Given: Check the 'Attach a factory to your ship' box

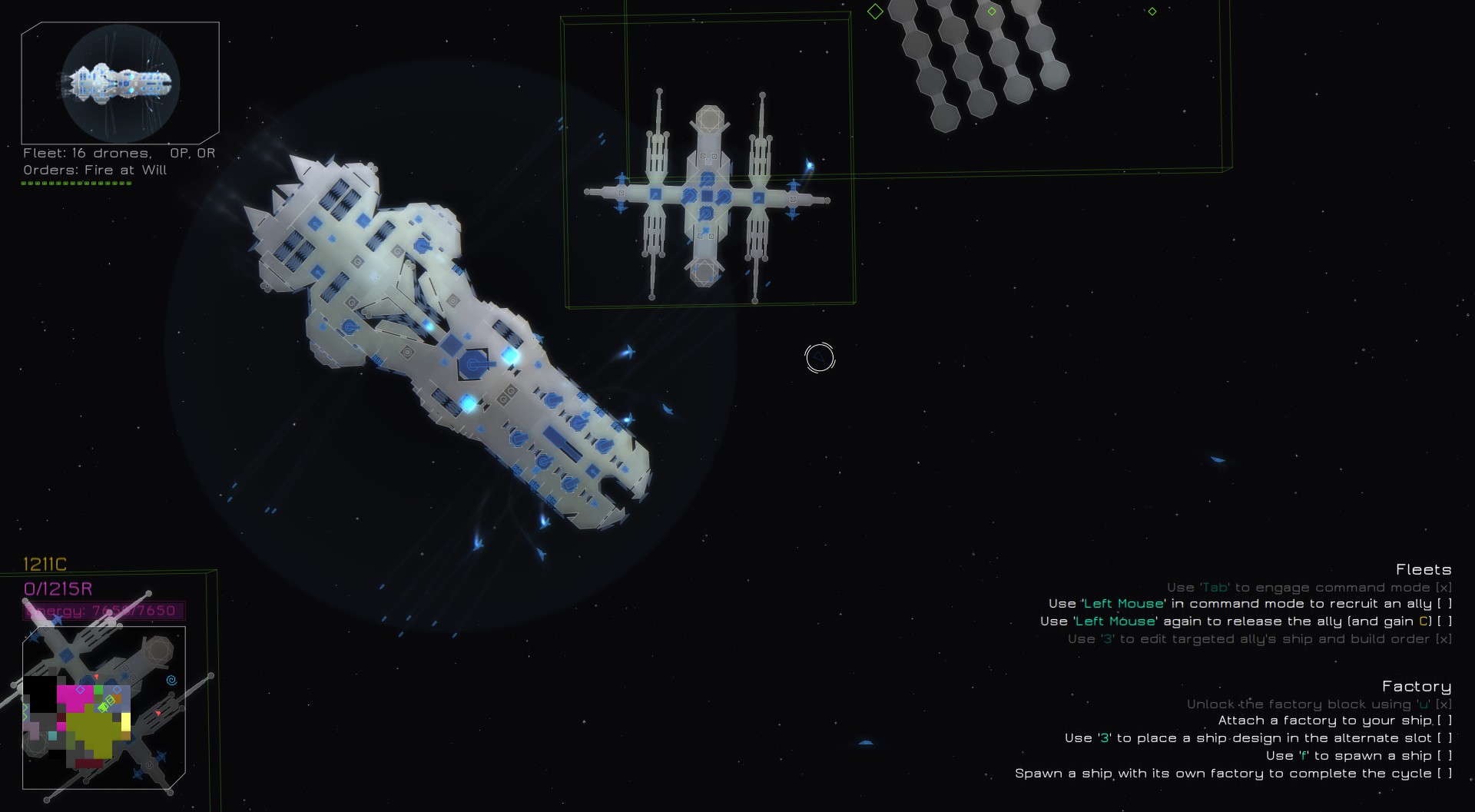Looking at the screenshot, I should coord(1444,721).
